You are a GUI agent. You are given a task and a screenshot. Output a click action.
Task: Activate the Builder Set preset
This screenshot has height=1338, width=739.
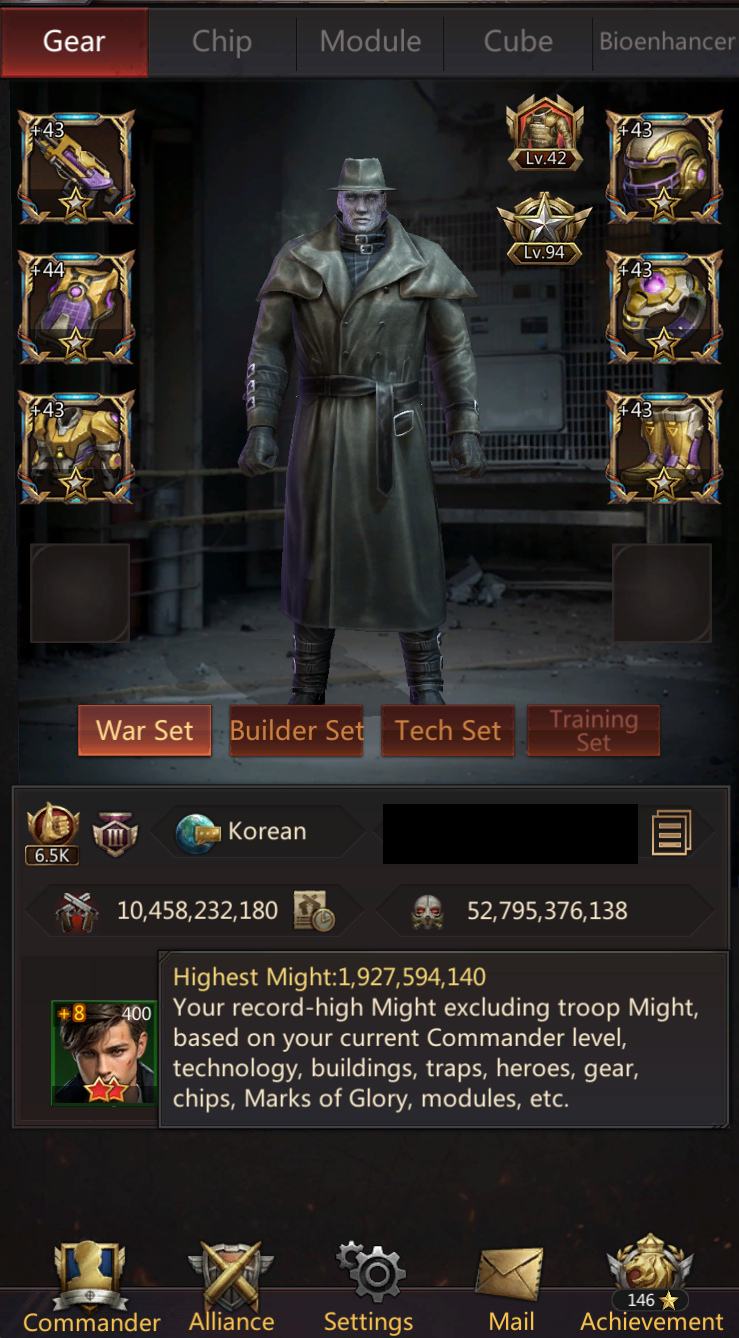(x=296, y=731)
